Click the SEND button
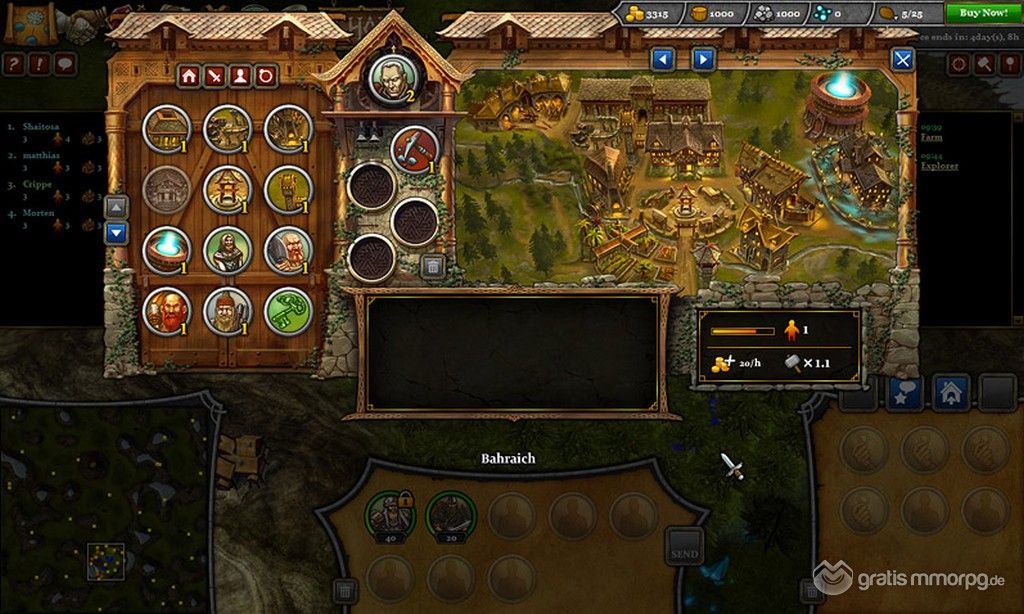Screen dimensions: 1024x614 coord(685,550)
